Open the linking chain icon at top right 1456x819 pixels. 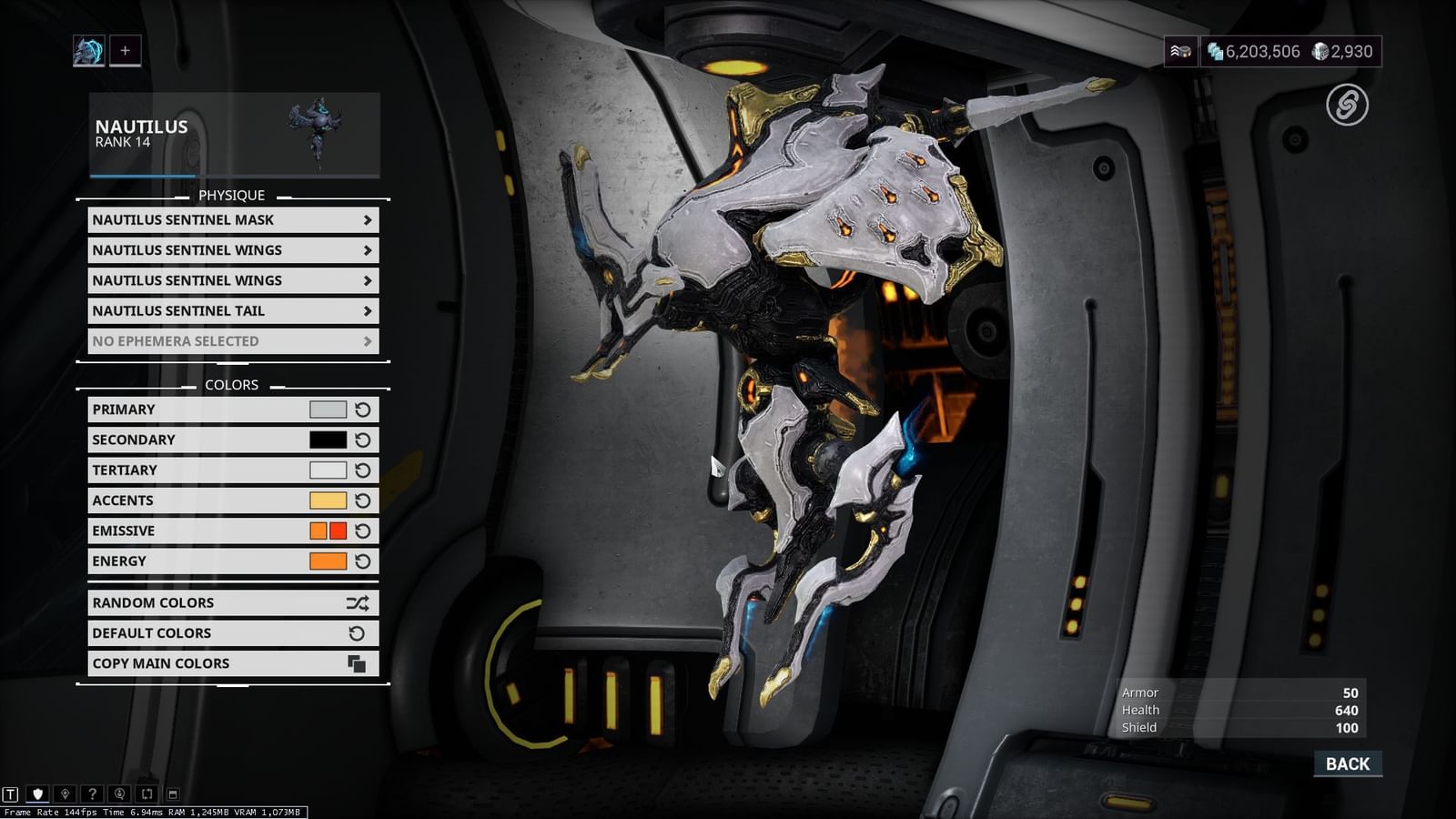pos(1348,107)
